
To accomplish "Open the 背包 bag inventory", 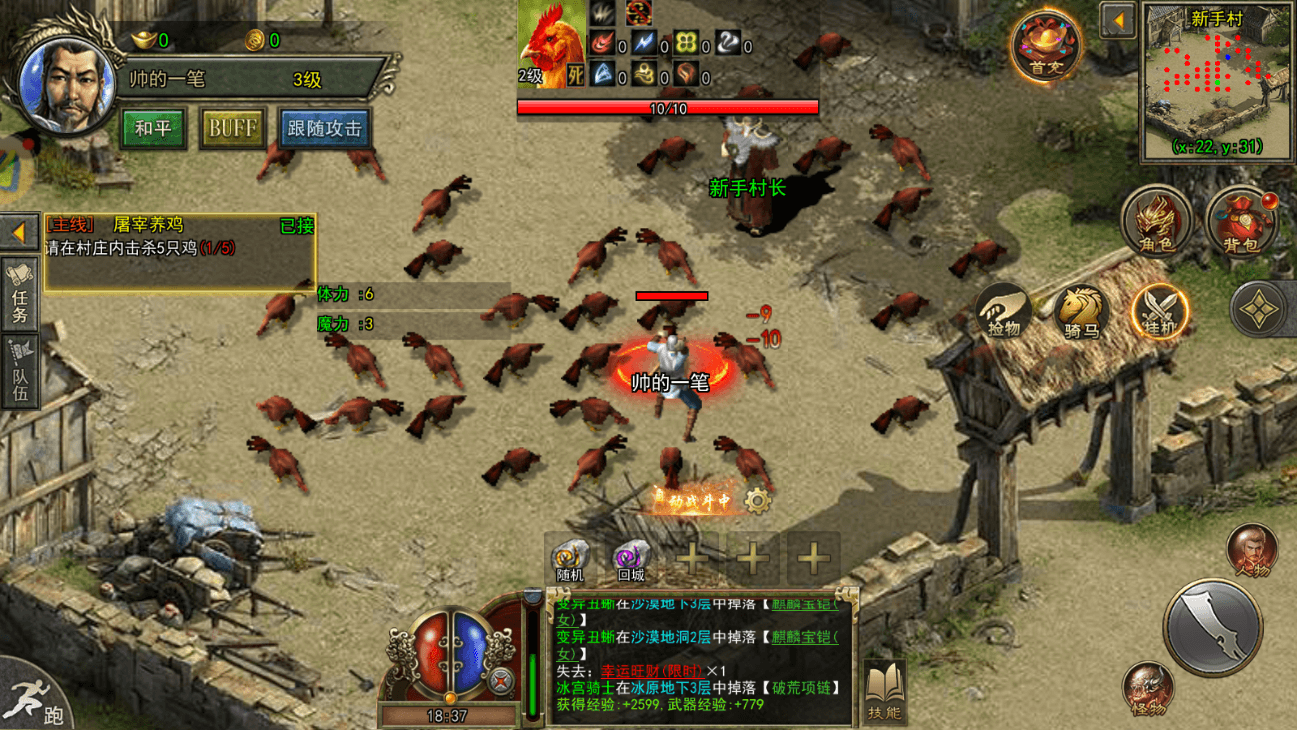I will 1241,220.
